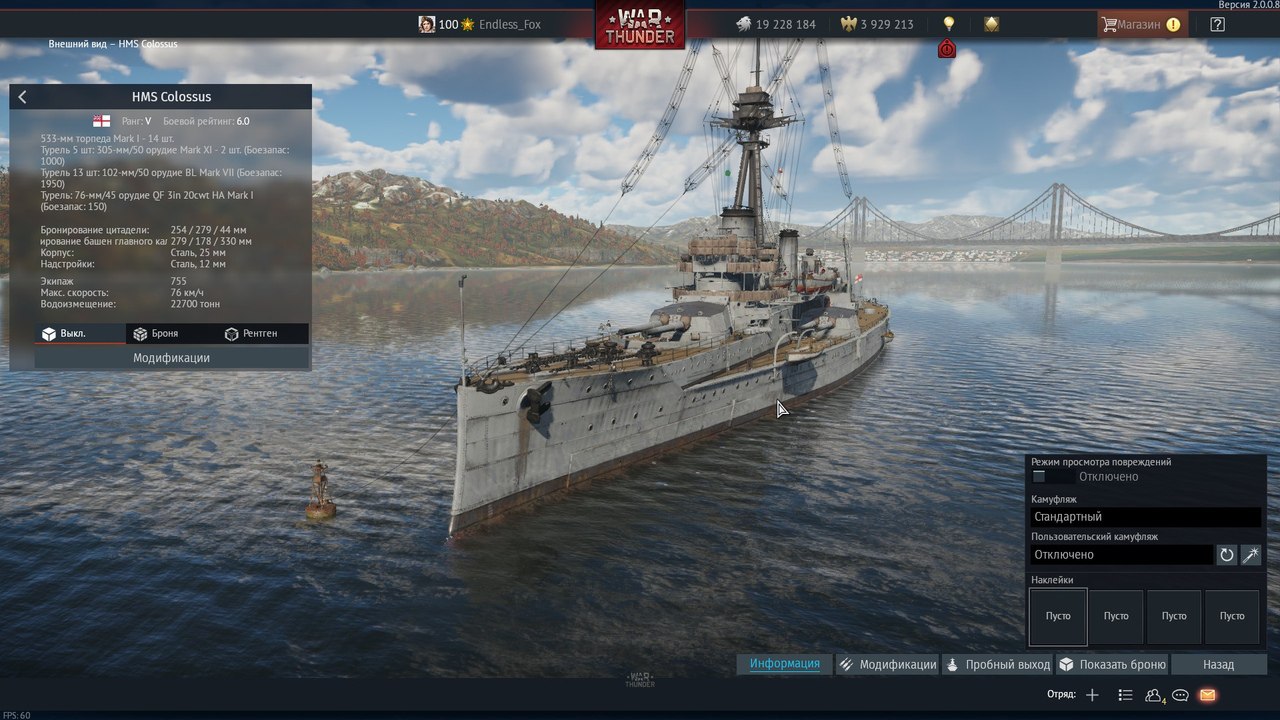
Task: Open Модификации from the bottom bar
Action: pos(887,664)
